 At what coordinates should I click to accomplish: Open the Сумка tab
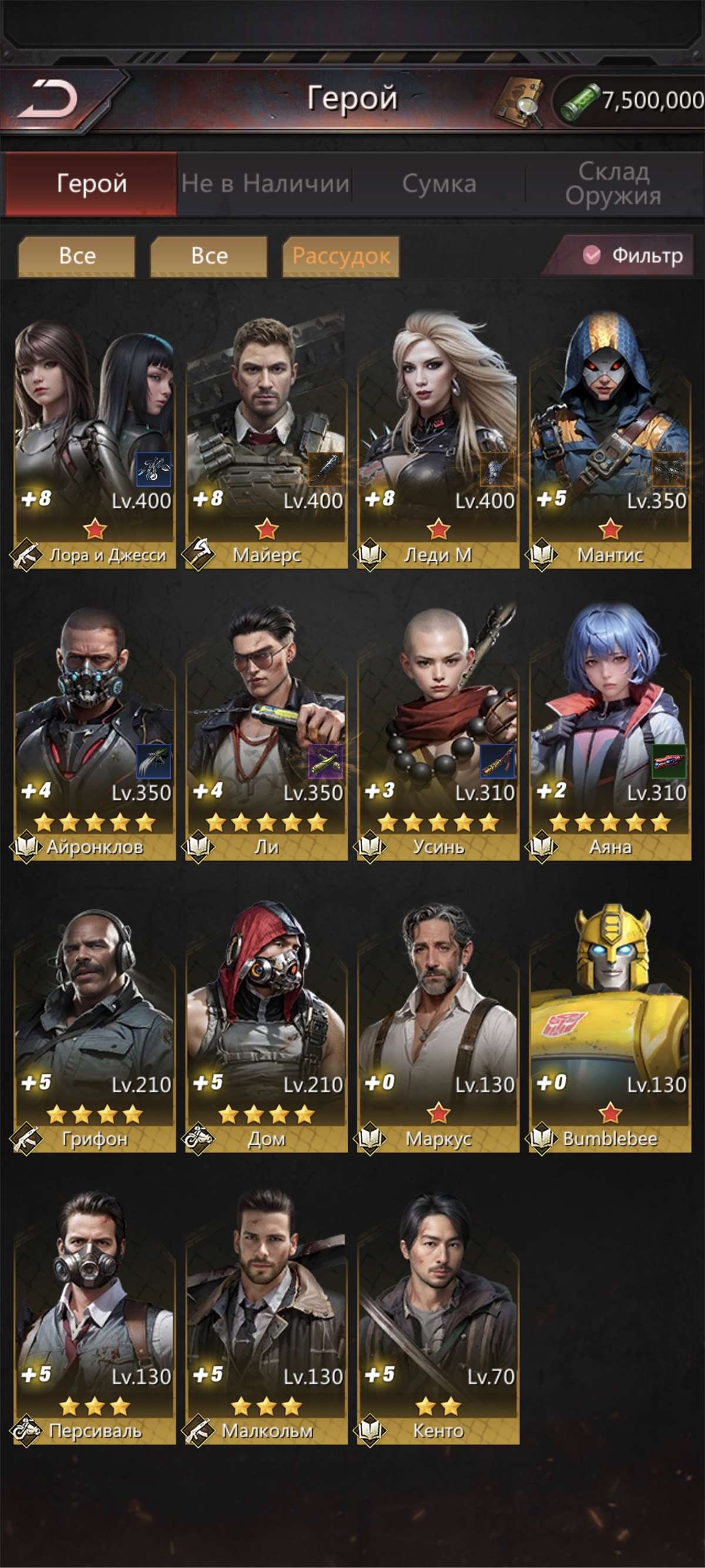(439, 184)
